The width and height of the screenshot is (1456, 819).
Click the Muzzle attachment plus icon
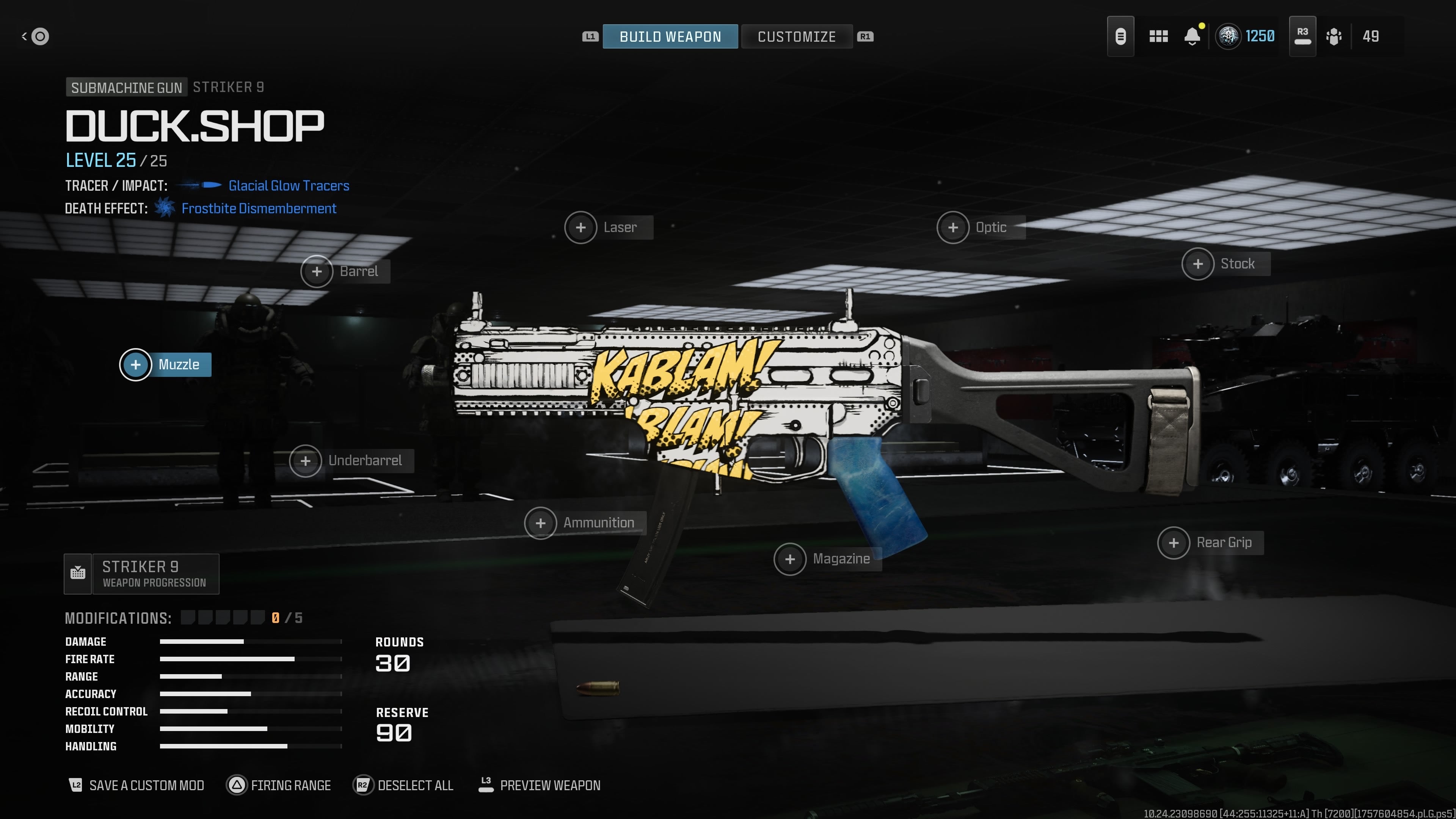(136, 364)
